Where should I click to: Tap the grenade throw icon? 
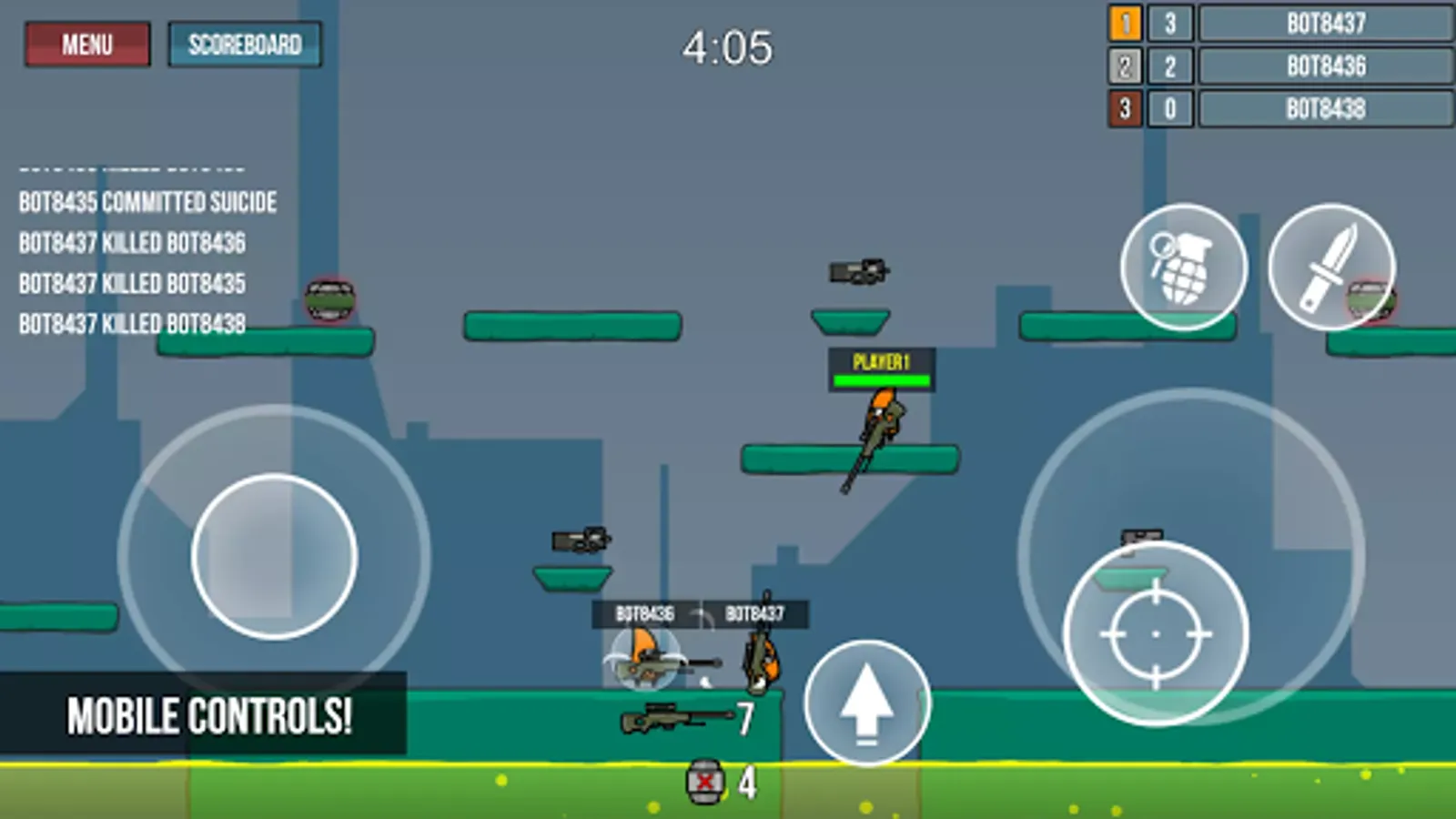pos(1182,267)
